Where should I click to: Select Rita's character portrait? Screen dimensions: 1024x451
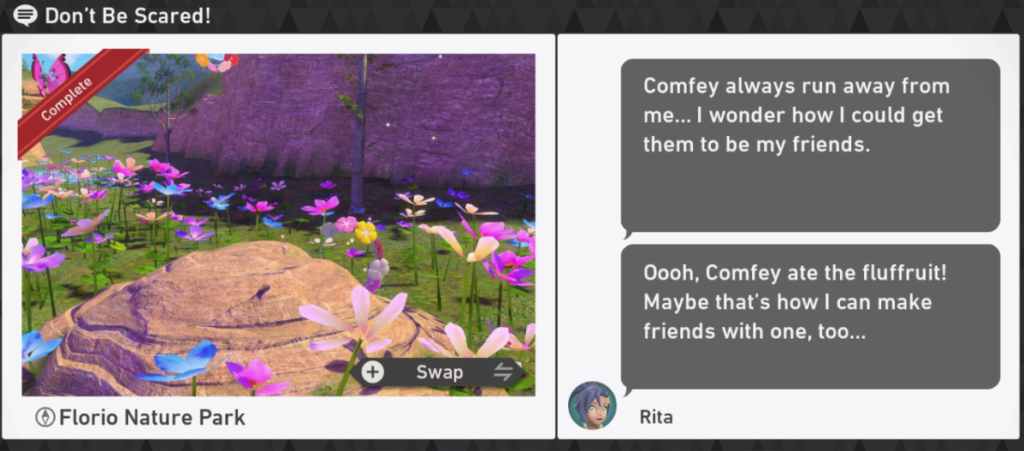592,405
